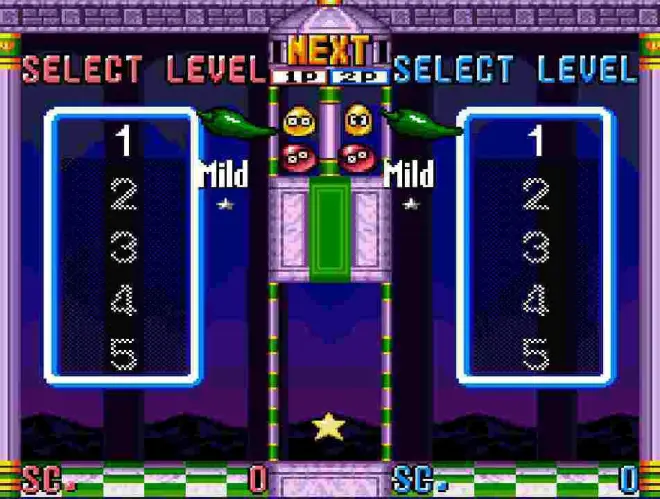
Task: Choose level 2 in player one's list
Action: pyautogui.click(x=123, y=195)
